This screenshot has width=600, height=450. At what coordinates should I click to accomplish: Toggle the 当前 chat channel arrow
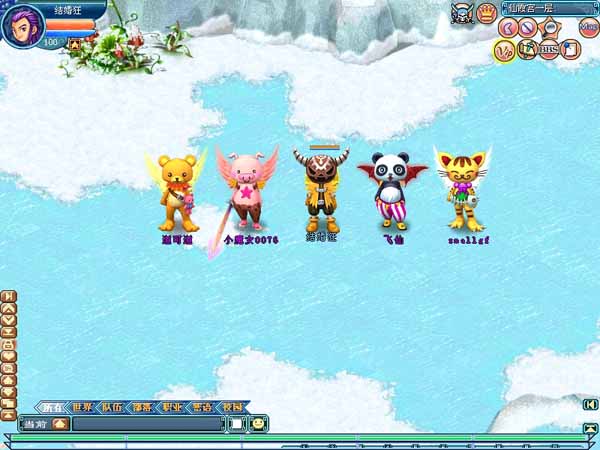(59, 424)
